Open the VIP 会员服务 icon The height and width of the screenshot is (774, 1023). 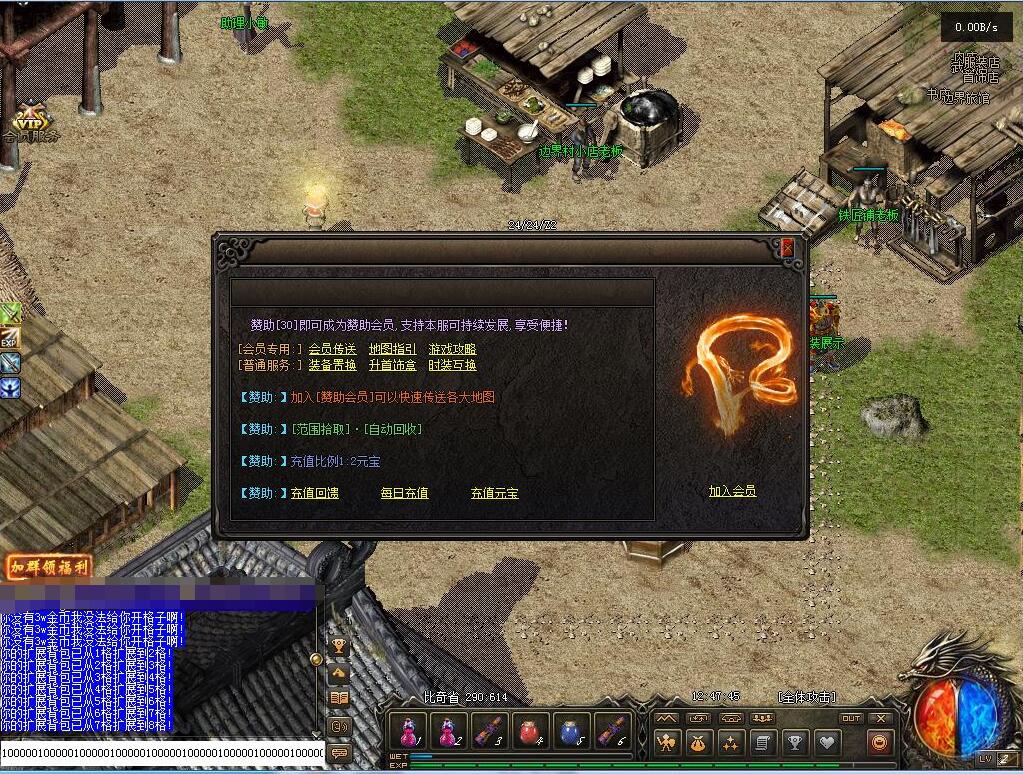tap(30, 121)
